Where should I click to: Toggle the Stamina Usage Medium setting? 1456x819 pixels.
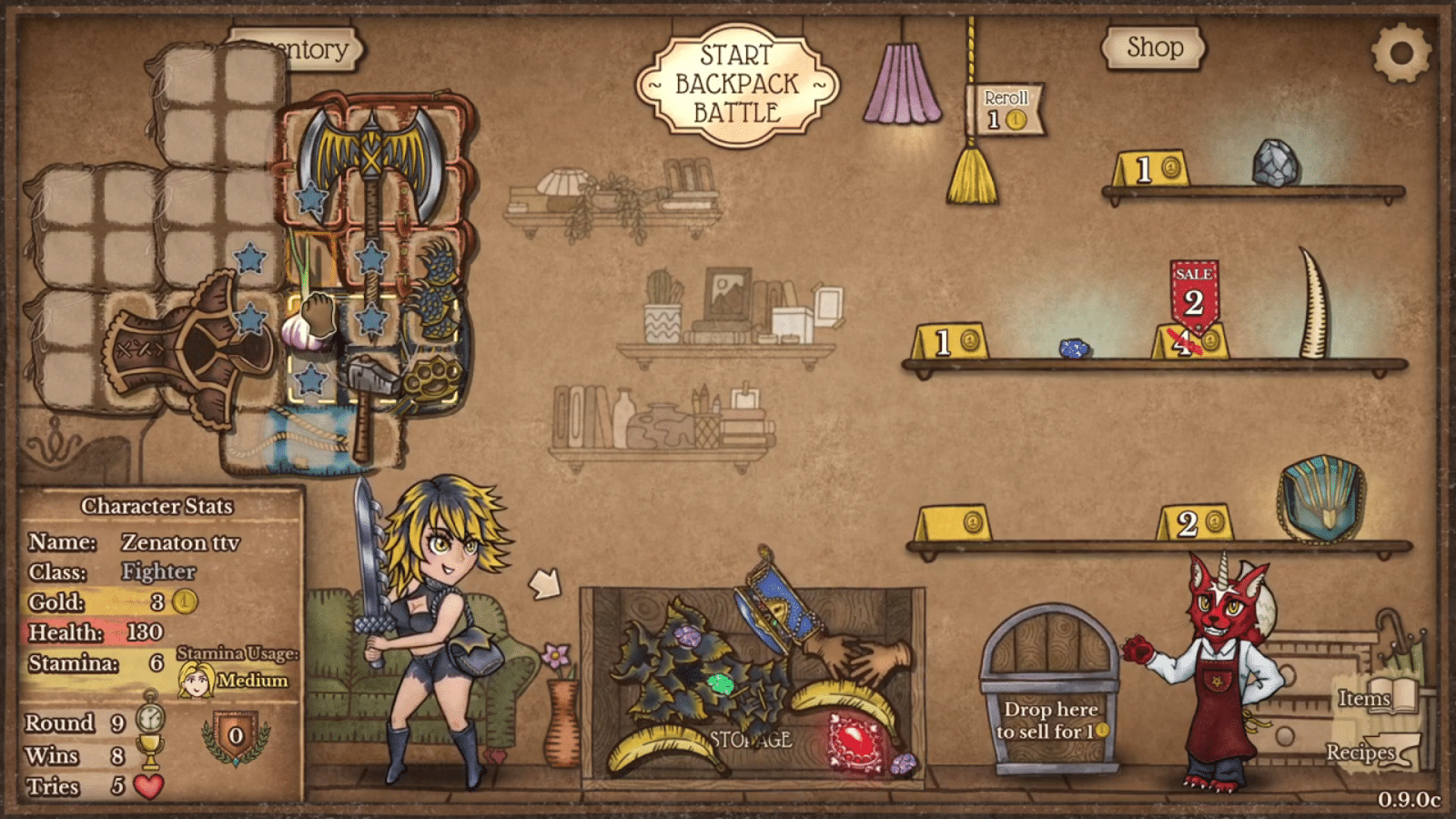(235, 680)
